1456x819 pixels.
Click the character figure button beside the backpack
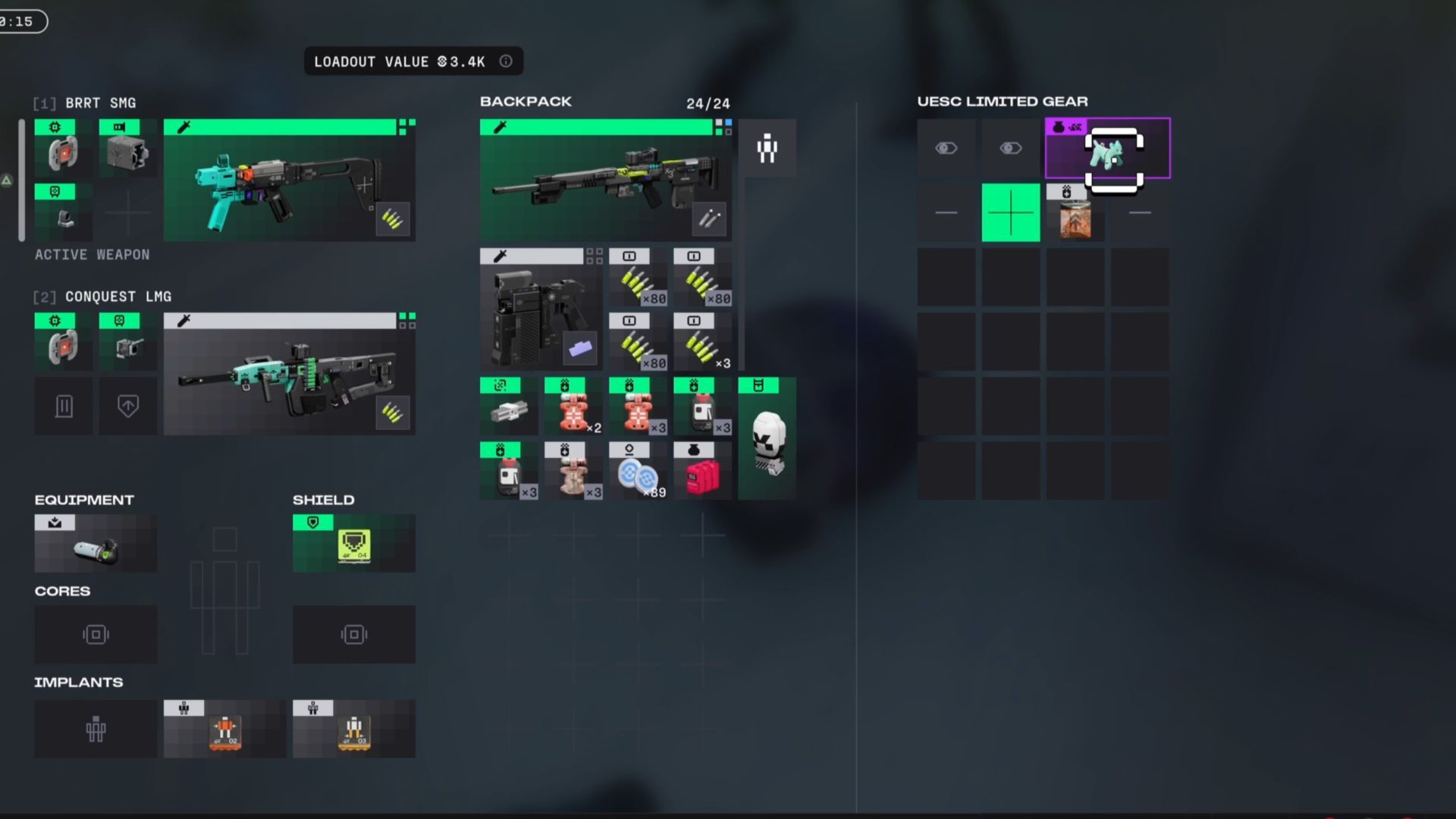767,149
